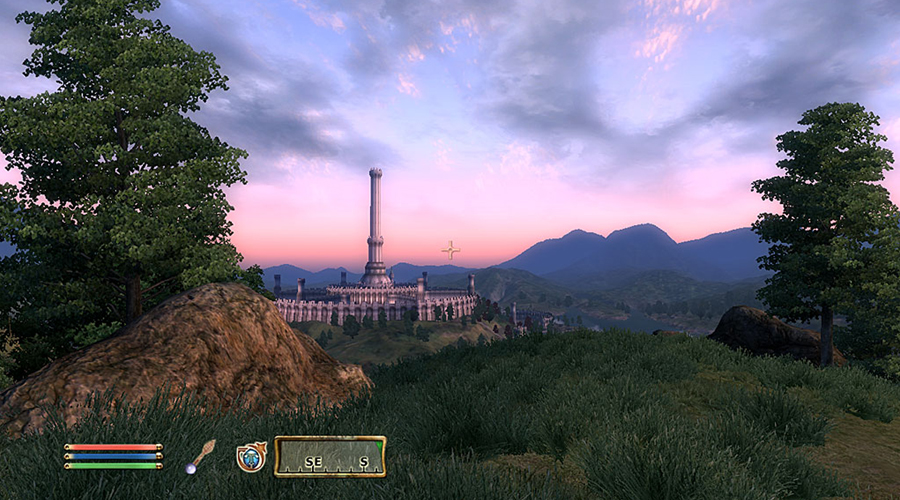Open the compass showing SE and S
The height and width of the screenshot is (500, 900).
tap(330, 457)
